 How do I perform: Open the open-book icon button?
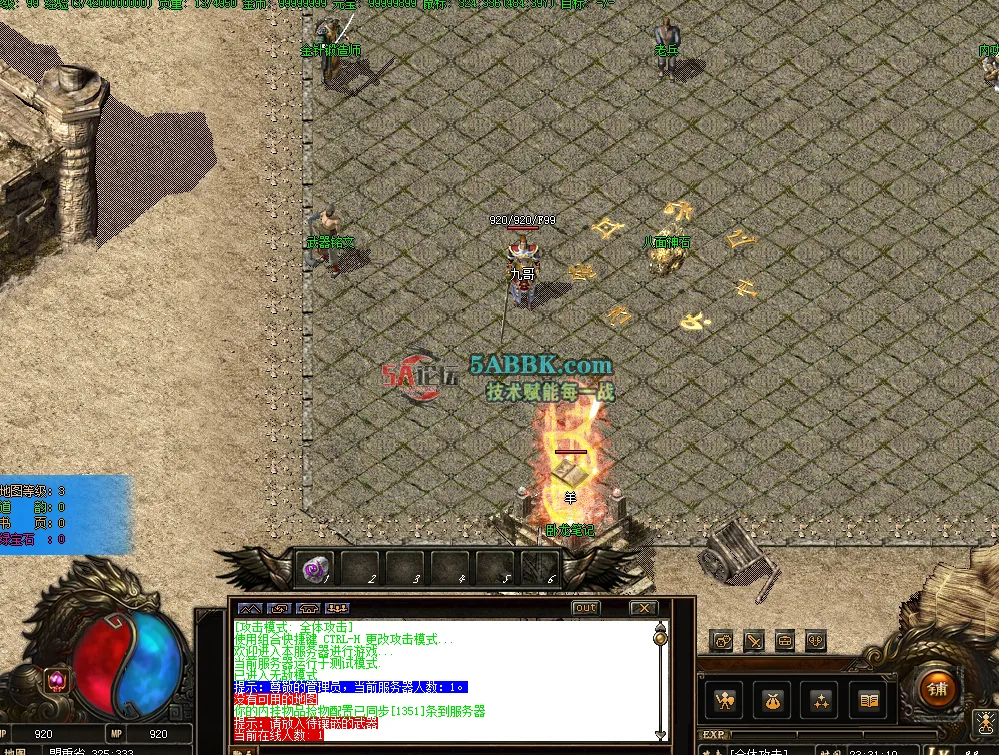(869, 701)
